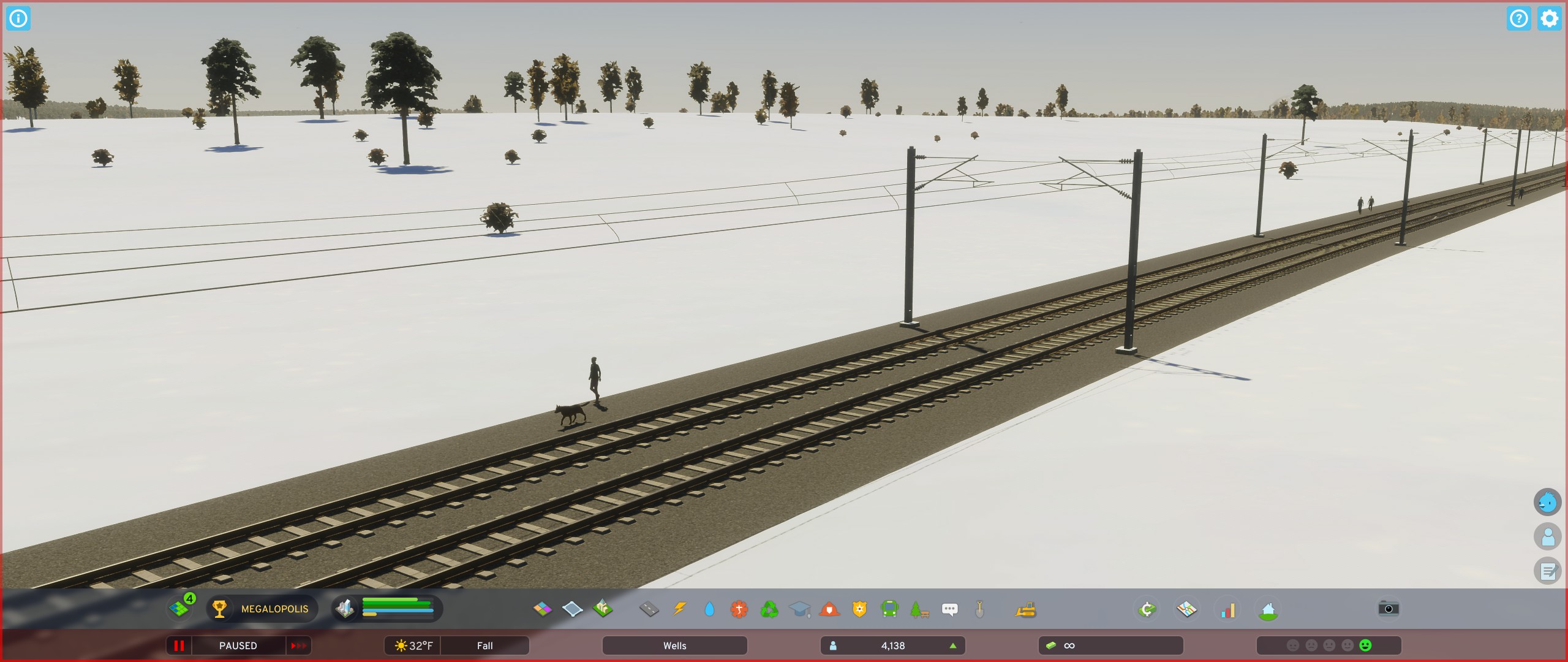Show the citizen info sidebar panel

pos(1548,536)
